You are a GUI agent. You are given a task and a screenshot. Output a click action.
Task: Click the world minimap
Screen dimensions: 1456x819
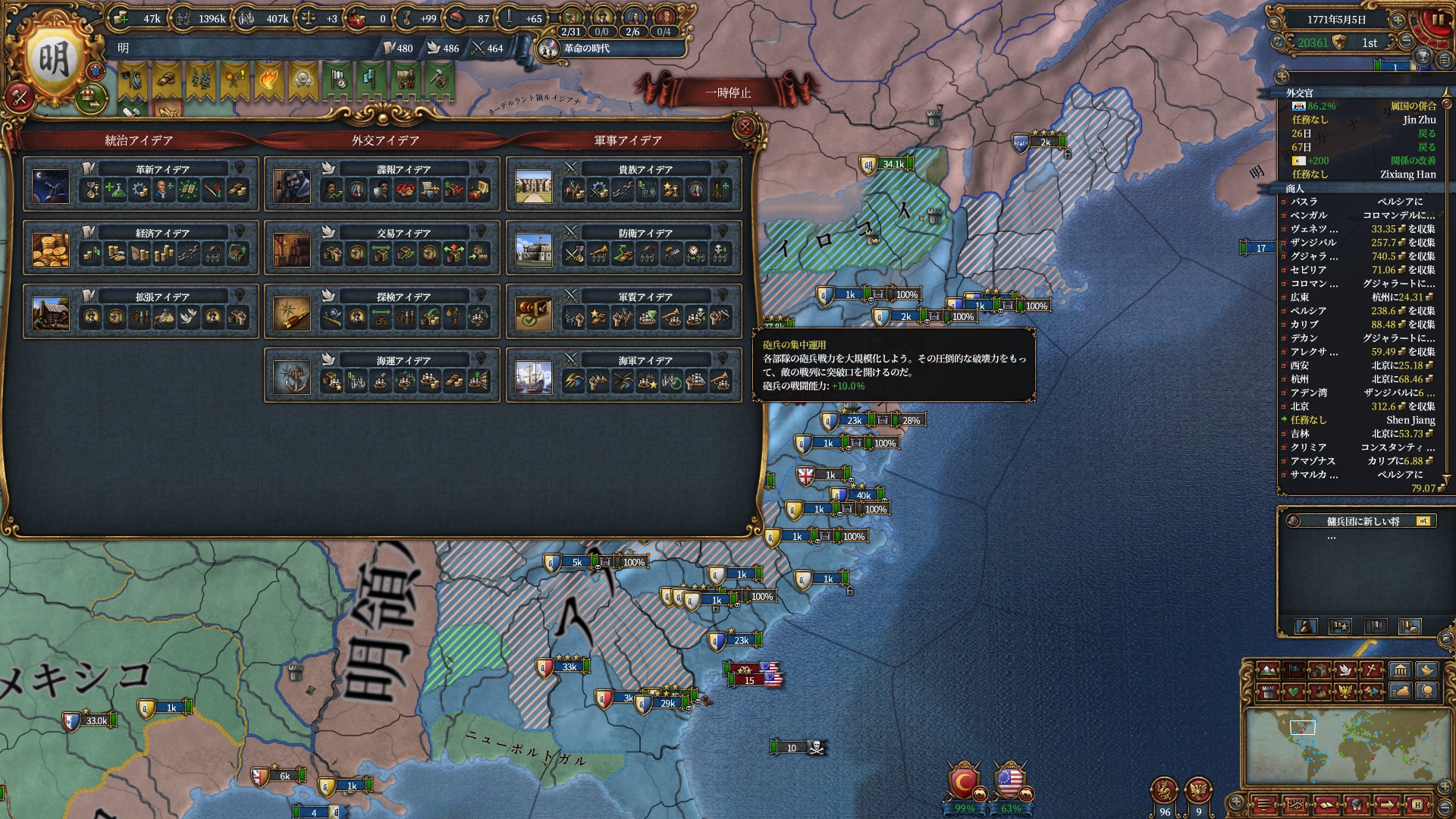(1348, 748)
